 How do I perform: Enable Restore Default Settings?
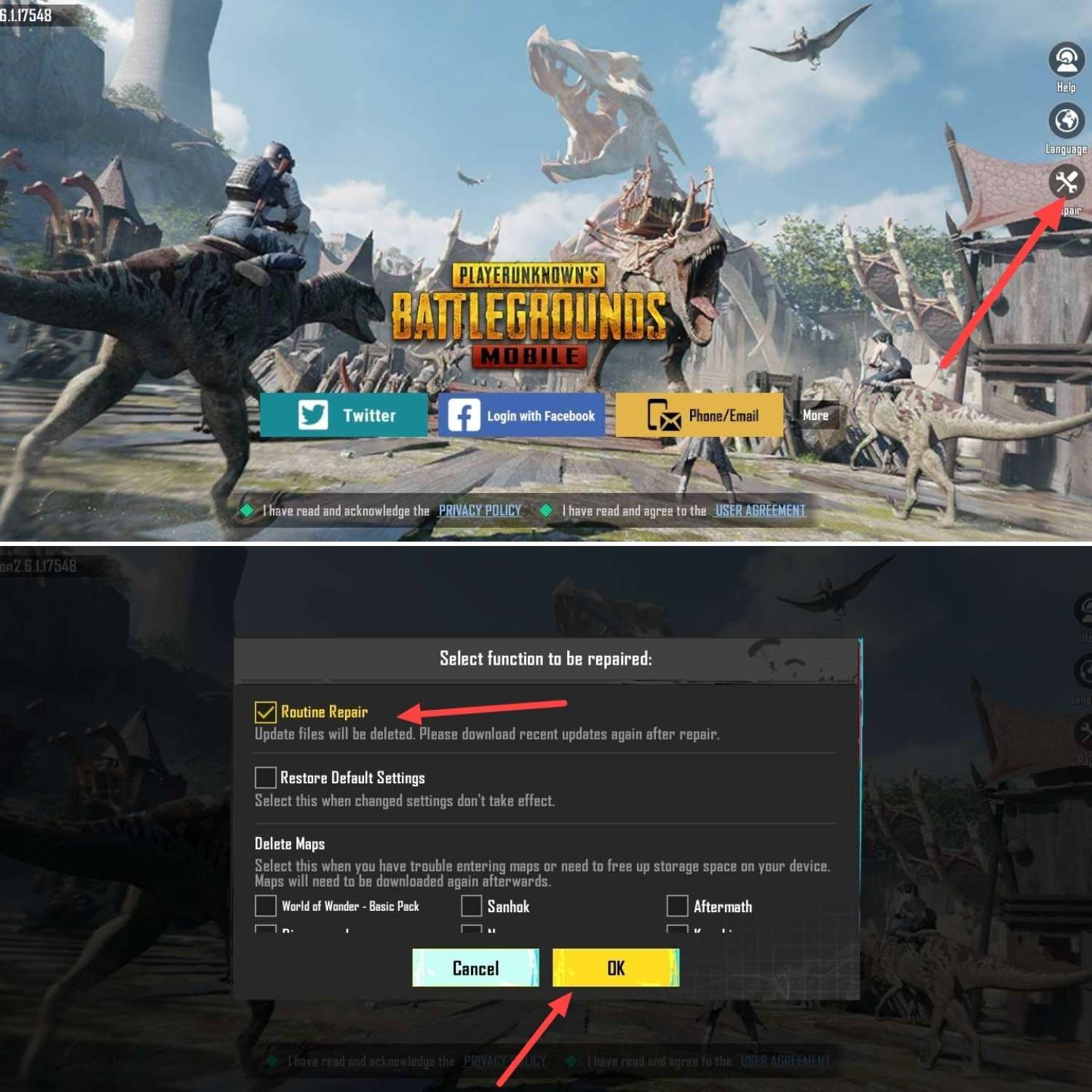pos(265,777)
